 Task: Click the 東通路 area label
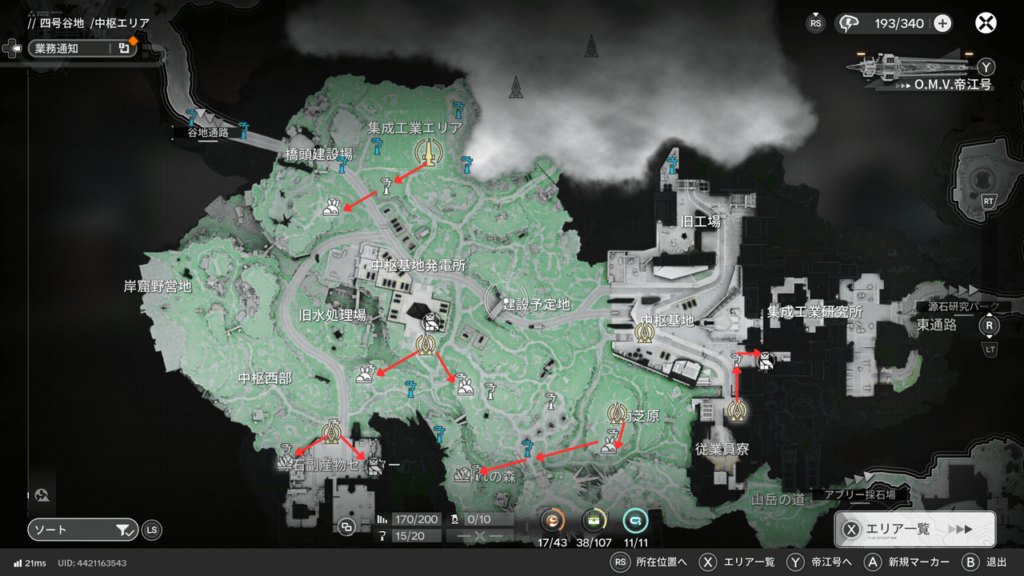coord(937,324)
